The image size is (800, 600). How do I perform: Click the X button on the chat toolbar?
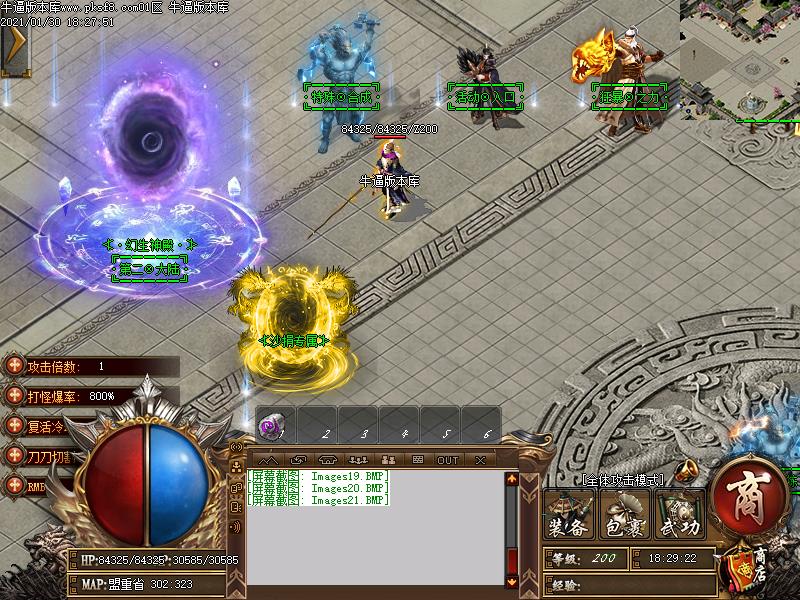point(481,460)
